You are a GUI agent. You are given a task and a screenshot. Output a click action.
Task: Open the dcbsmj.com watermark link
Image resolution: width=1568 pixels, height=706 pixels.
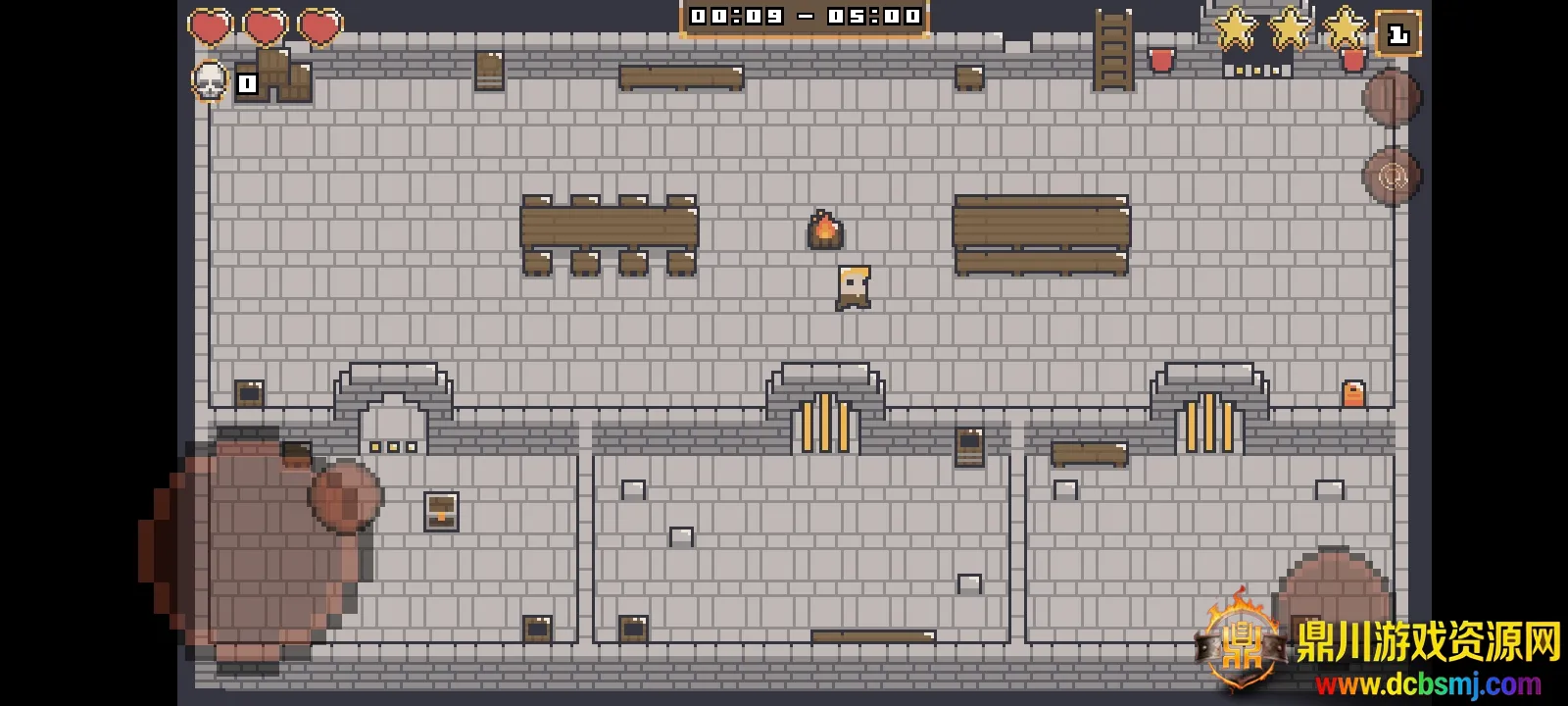coord(1427,683)
